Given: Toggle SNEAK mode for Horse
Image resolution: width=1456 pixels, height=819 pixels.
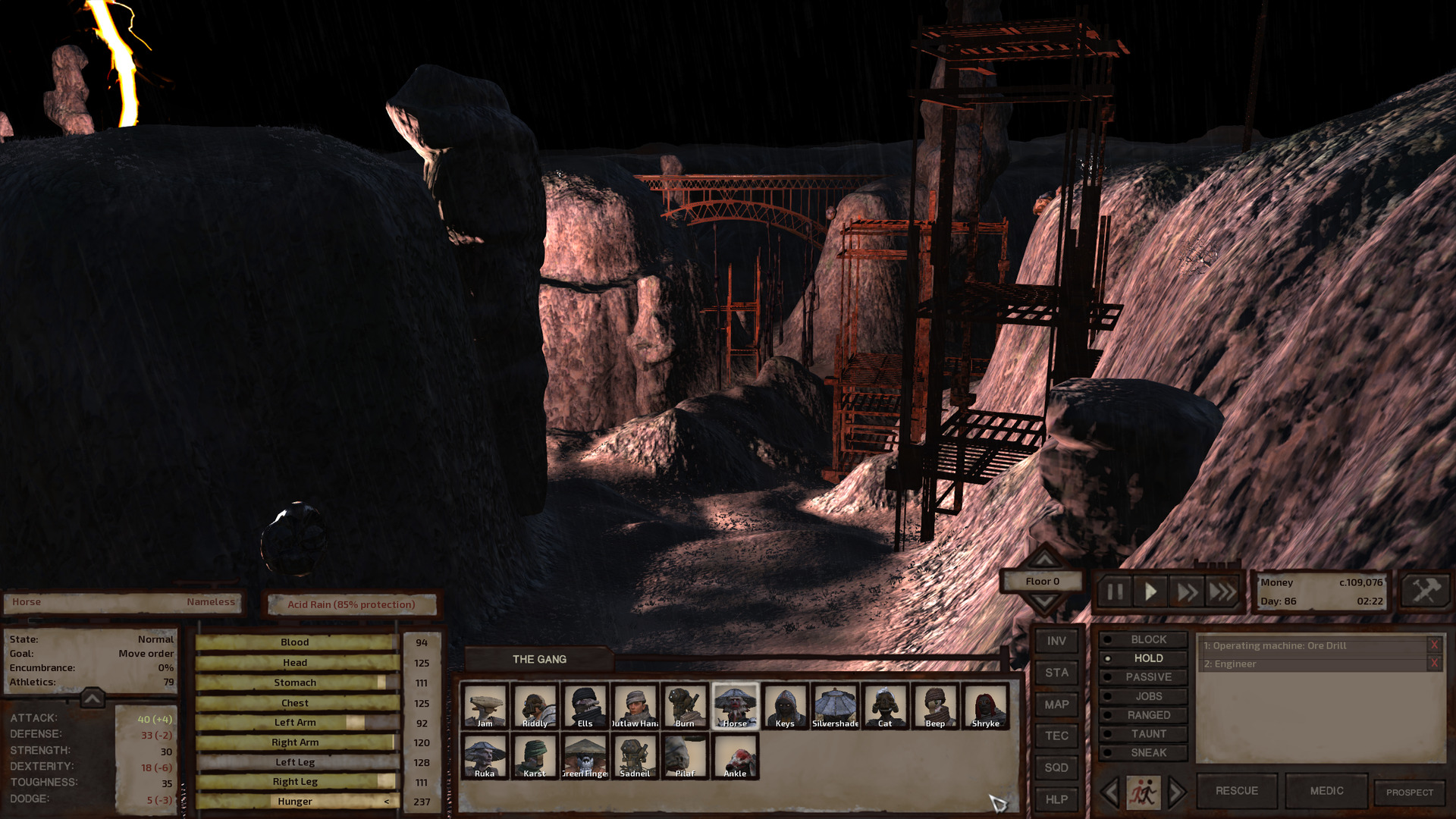Looking at the screenshot, I should click(x=1149, y=752).
